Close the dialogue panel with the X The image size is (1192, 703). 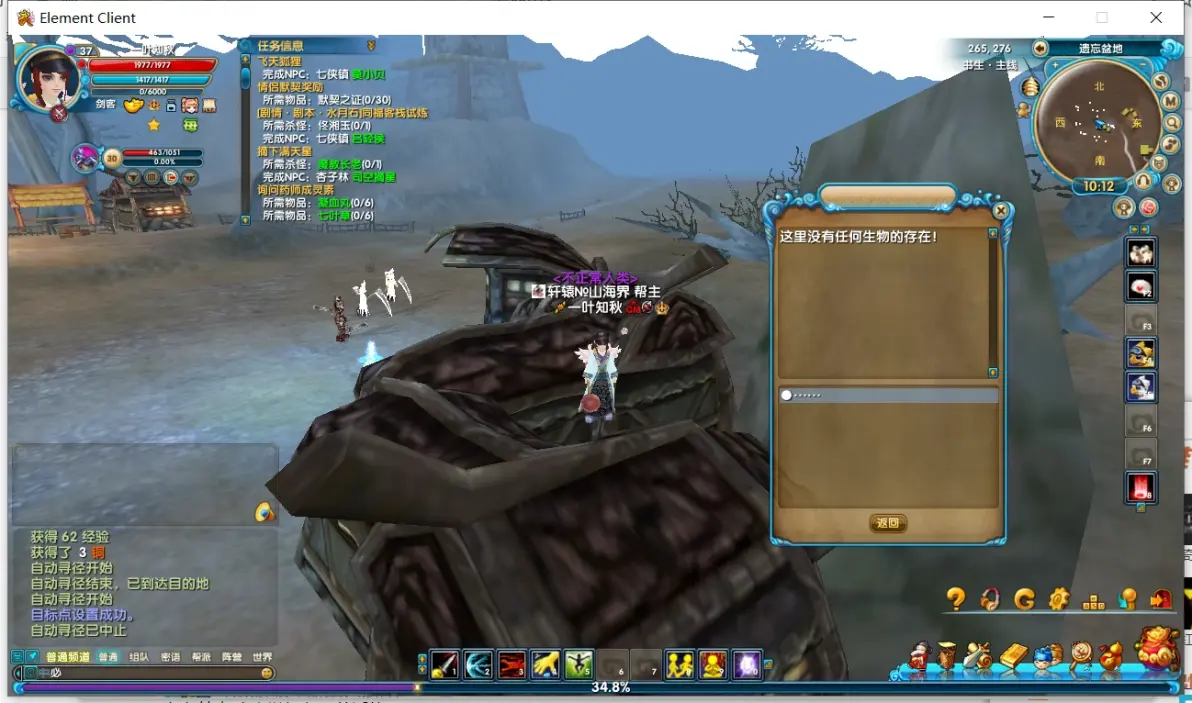click(1001, 211)
